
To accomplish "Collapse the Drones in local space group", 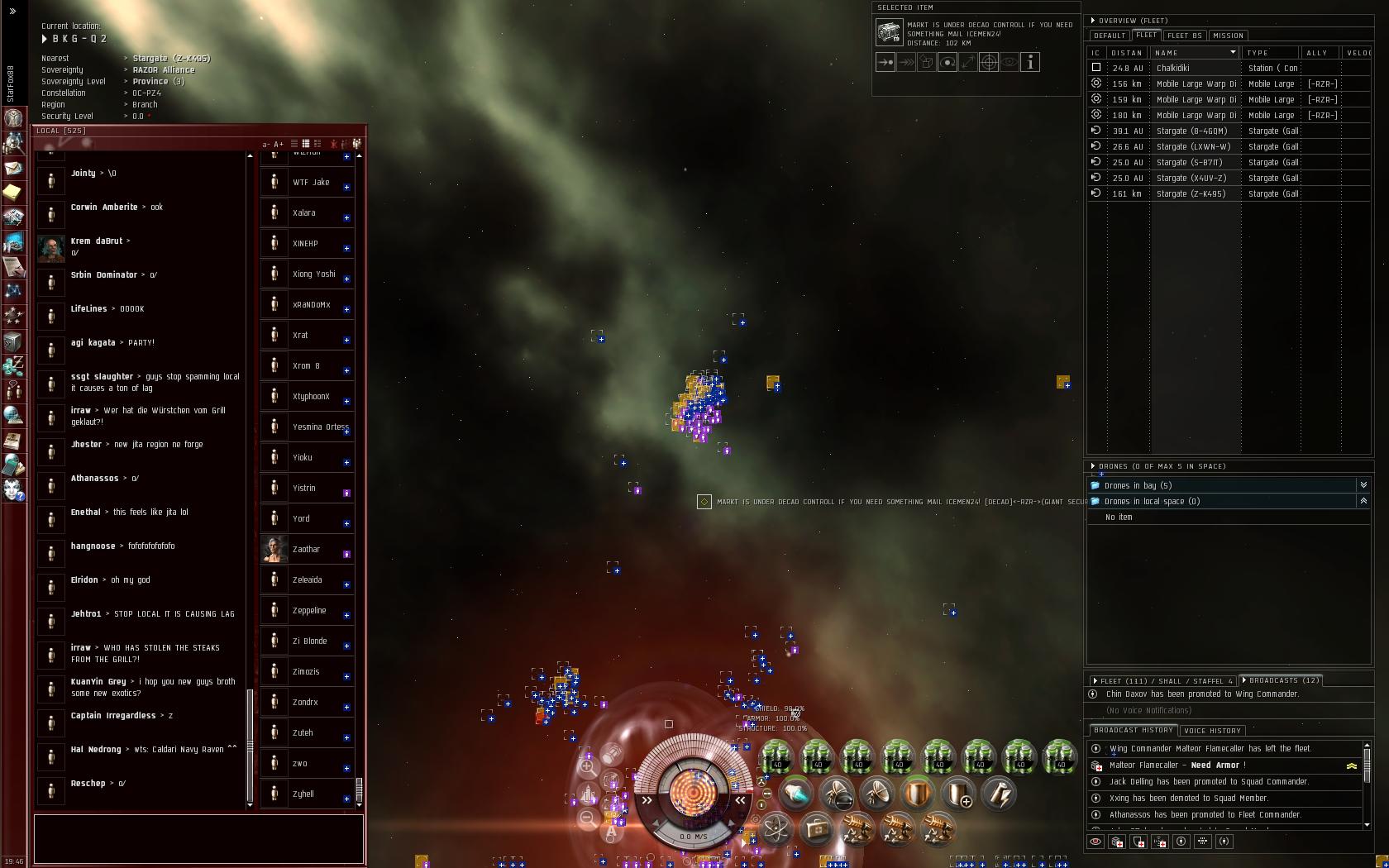I will pos(1363,501).
